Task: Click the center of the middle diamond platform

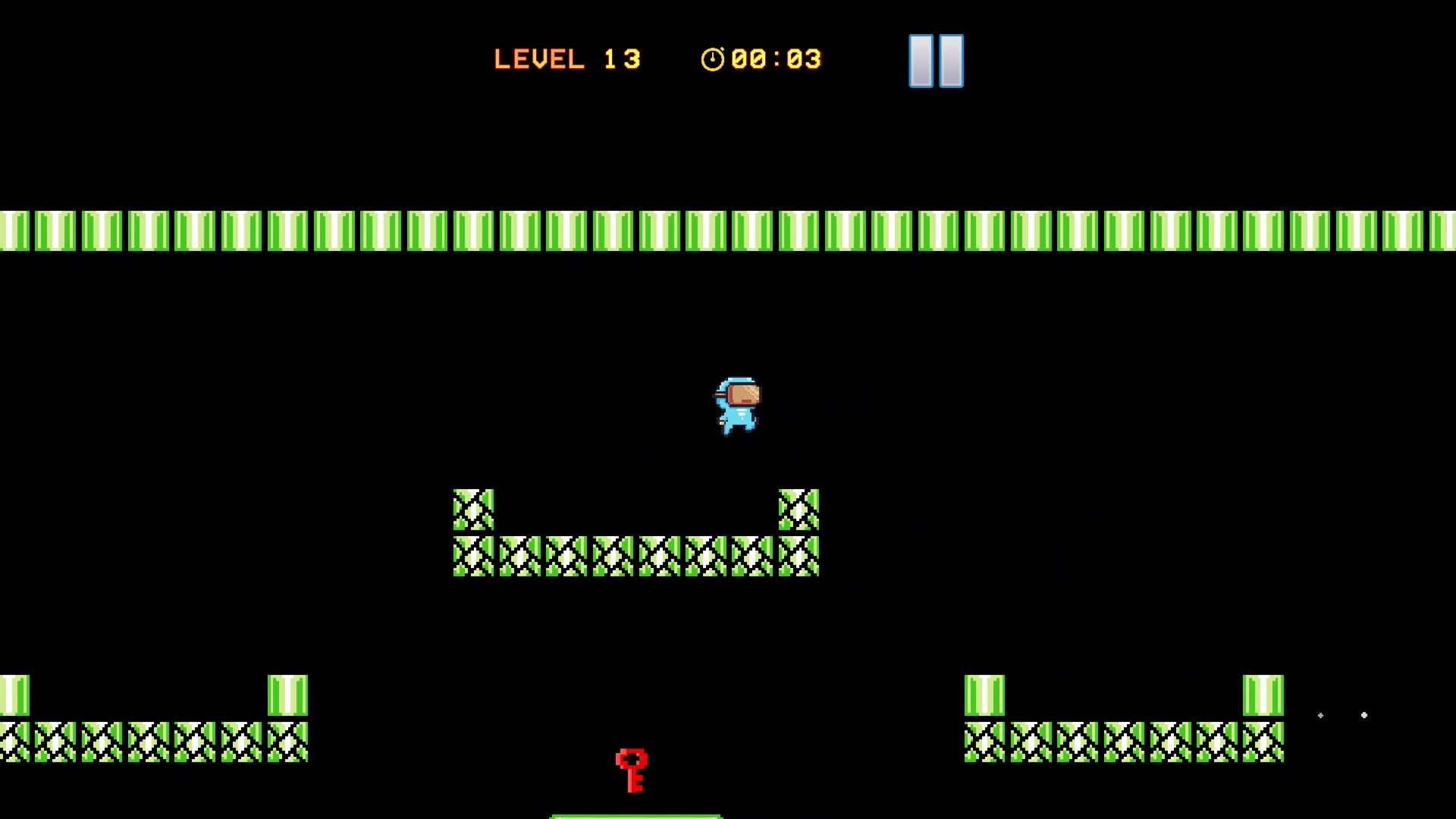Action: 635,554
